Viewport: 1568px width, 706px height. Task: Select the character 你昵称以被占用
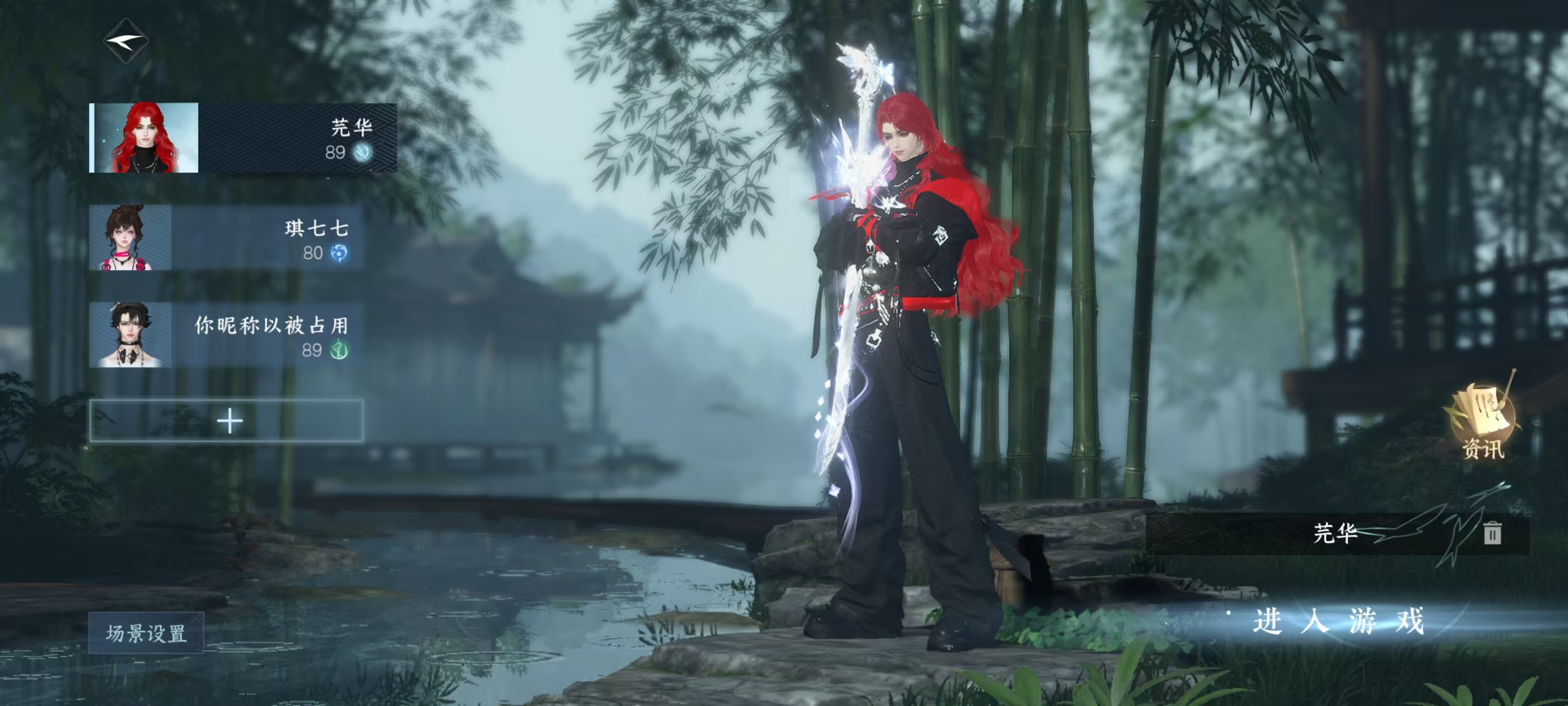click(226, 335)
